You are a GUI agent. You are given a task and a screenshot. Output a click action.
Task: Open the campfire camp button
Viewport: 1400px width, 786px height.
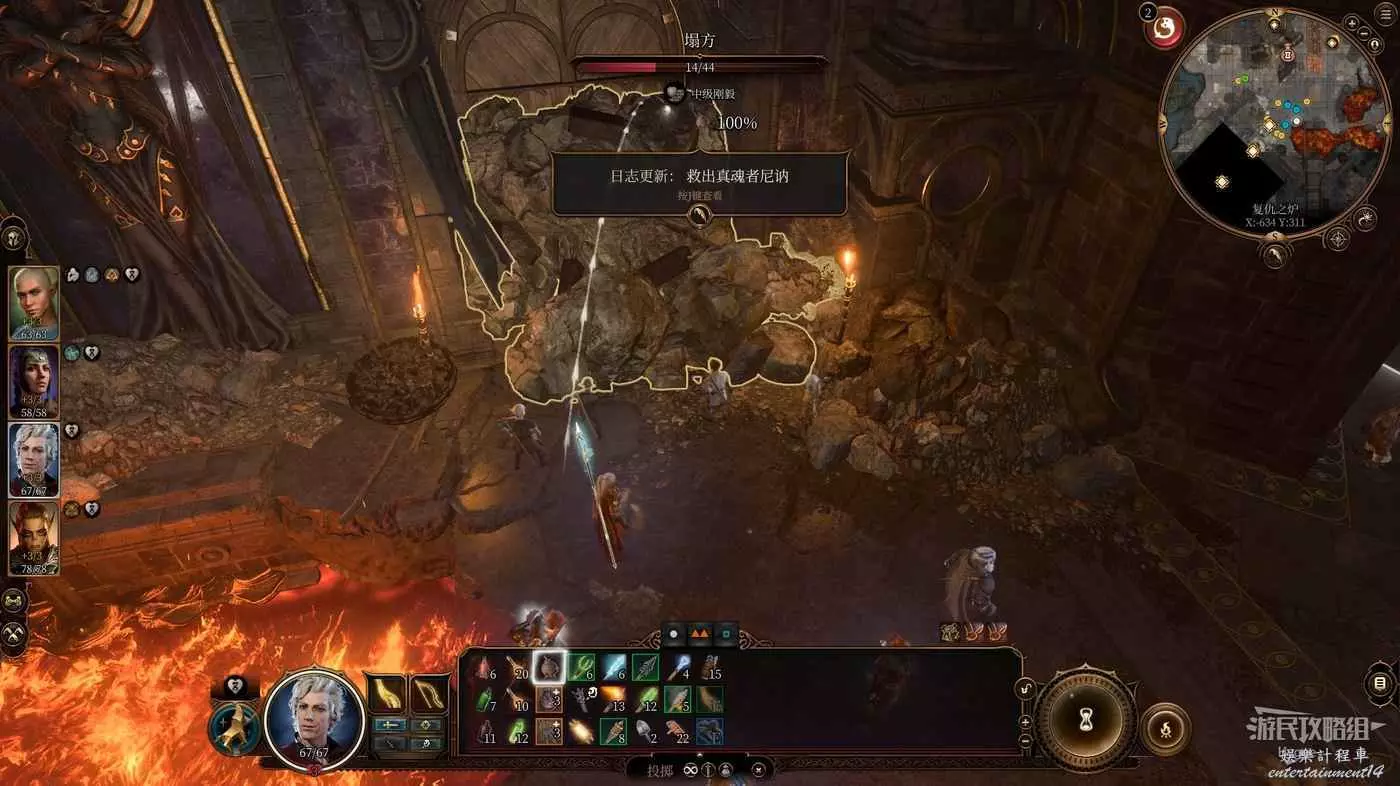1165,729
